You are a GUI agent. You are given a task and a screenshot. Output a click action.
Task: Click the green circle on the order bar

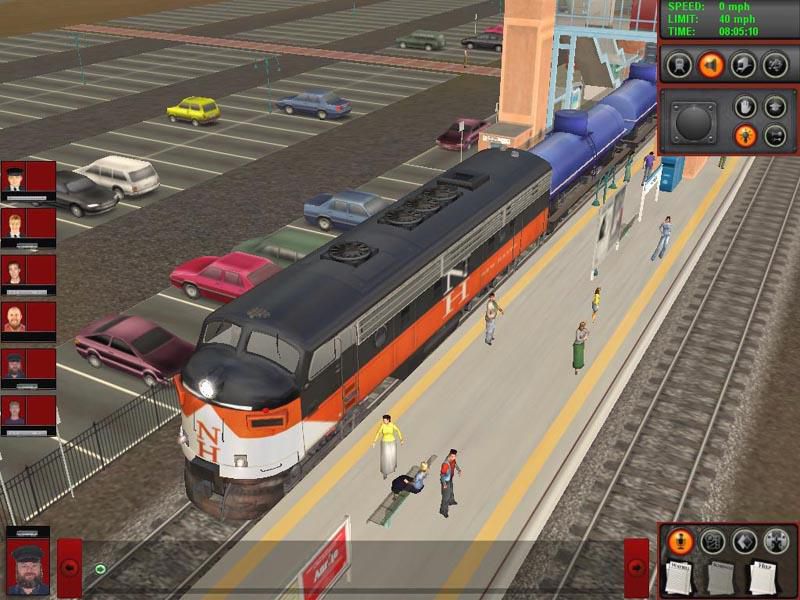(100, 569)
